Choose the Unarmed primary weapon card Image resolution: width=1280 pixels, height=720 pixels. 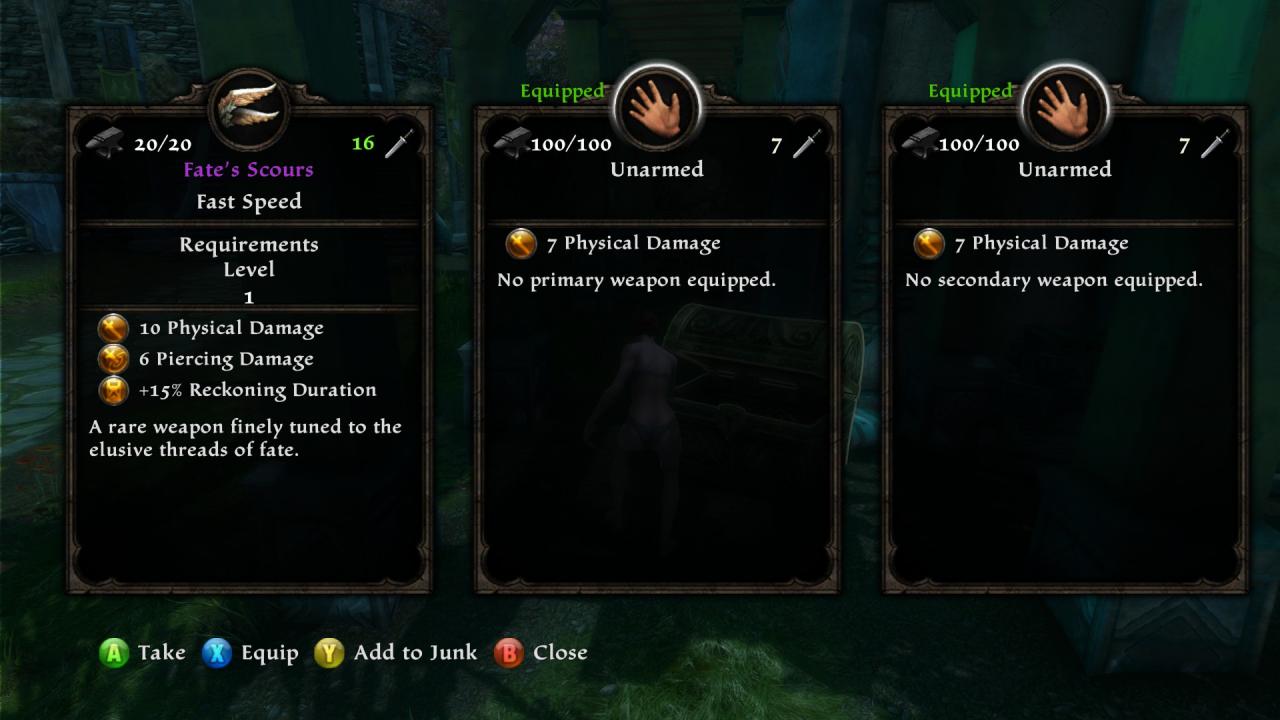pos(657,350)
